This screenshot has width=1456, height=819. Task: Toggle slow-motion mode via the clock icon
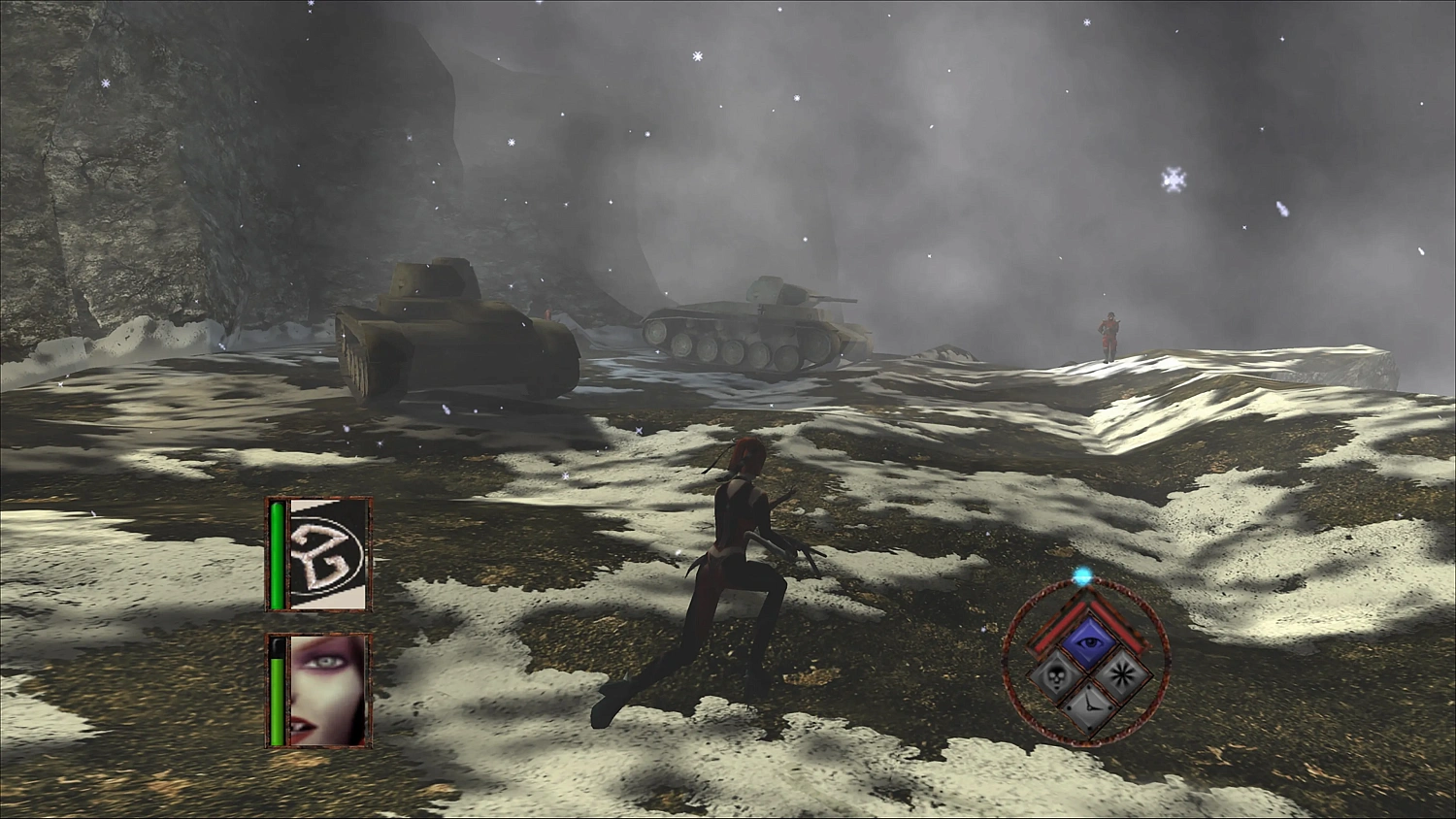click(x=1089, y=706)
